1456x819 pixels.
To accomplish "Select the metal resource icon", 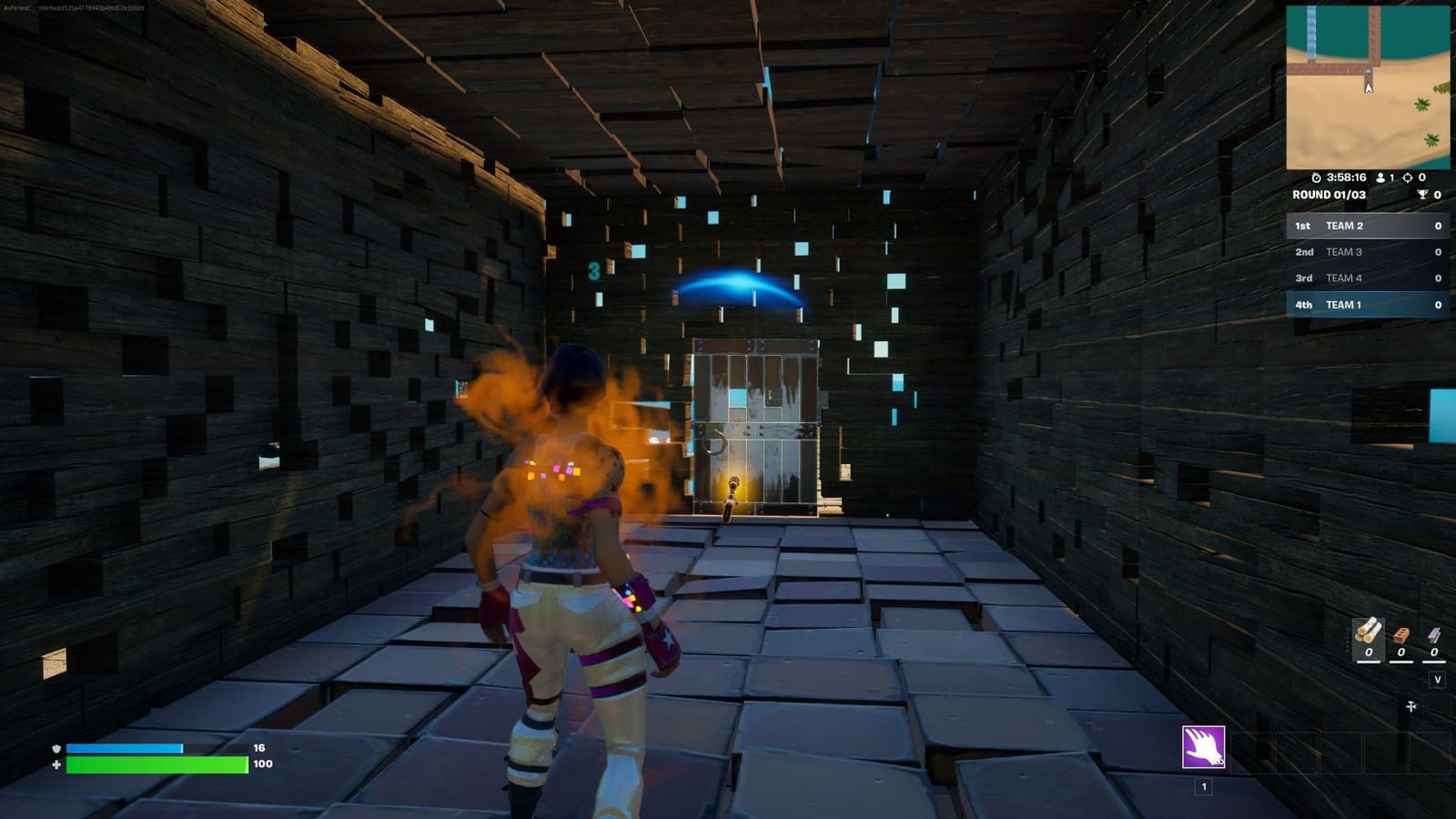I will coord(1434,634).
